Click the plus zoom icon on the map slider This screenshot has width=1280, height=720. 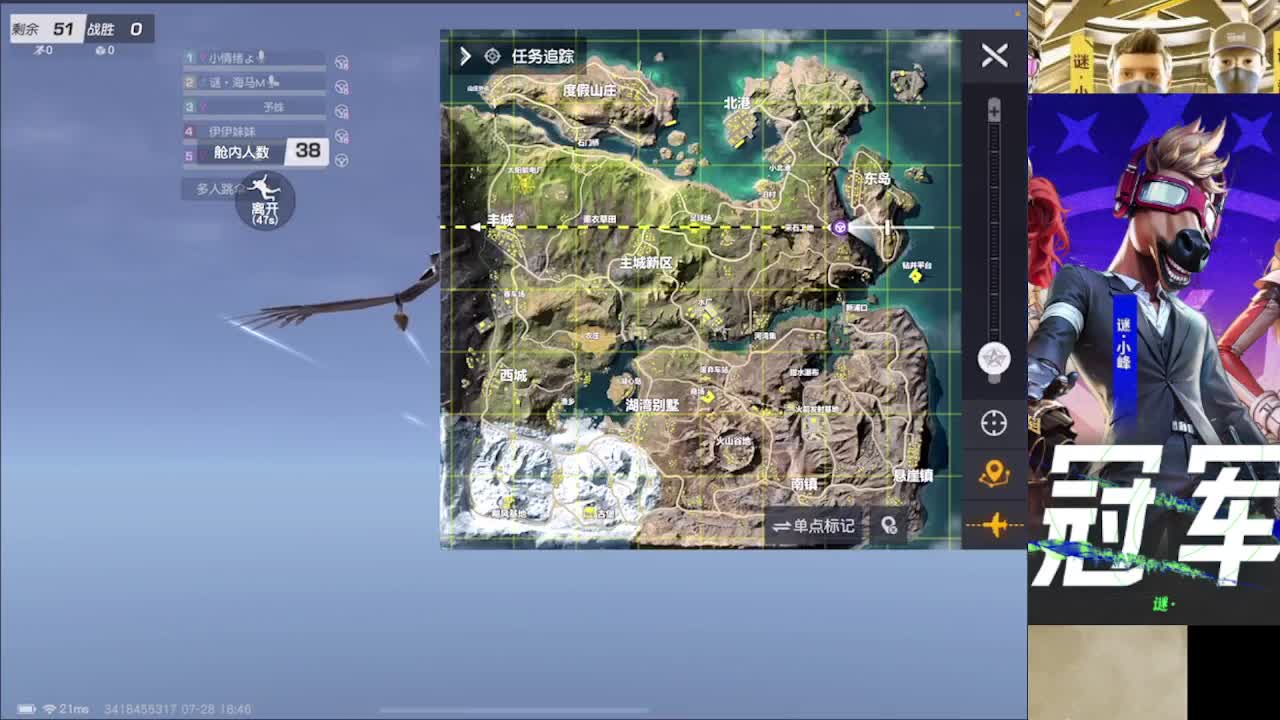pos(993,110)
